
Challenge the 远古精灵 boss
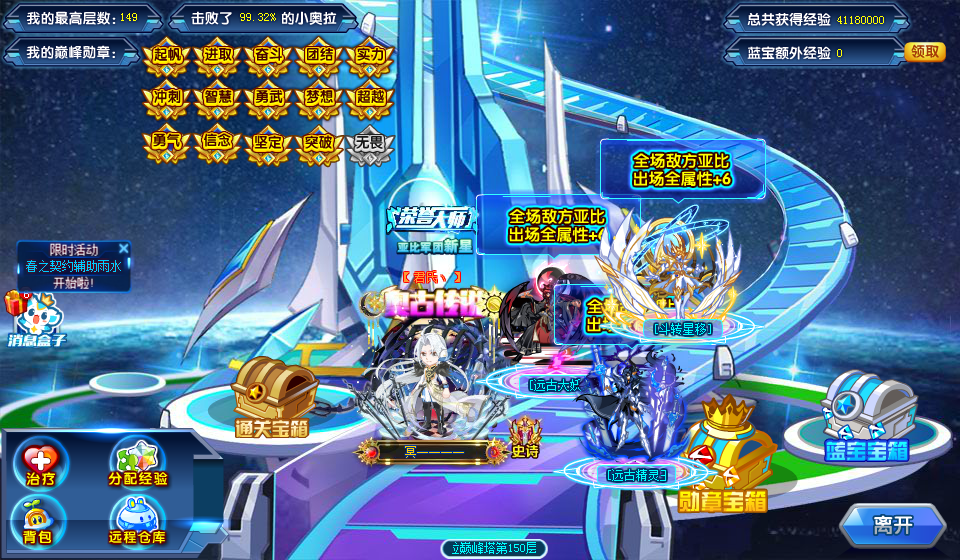(630, 420)
